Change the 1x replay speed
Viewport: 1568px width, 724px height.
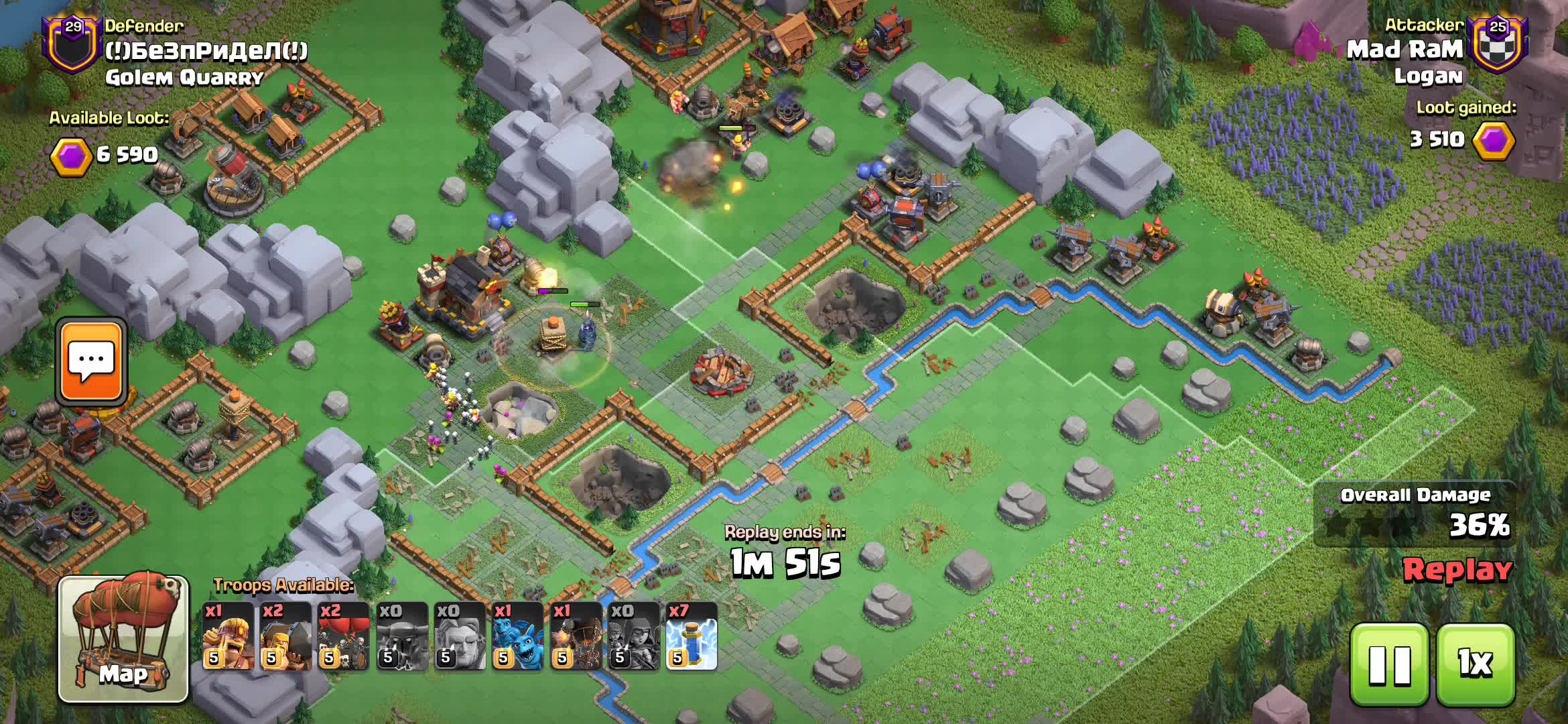point(1476,664)
